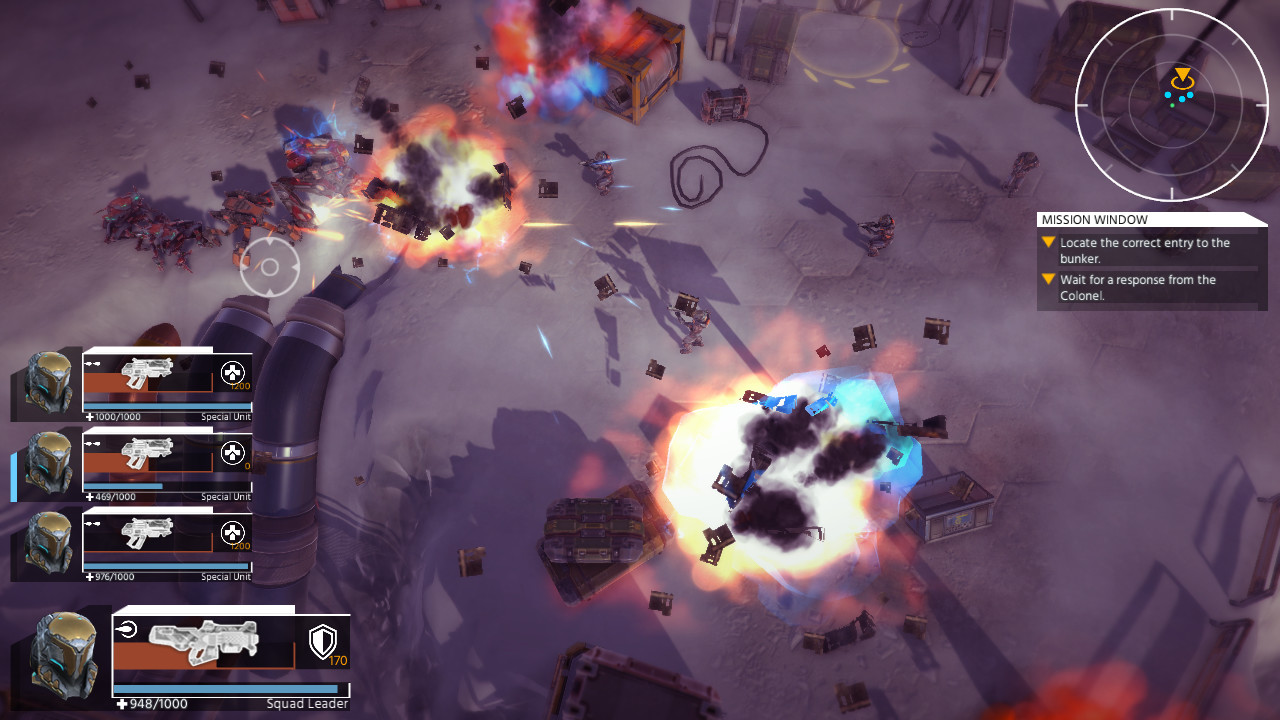The image size is (1280, 720).
Task: Expand the first mission objective arrow
Action: click(x=1048, y=241)
